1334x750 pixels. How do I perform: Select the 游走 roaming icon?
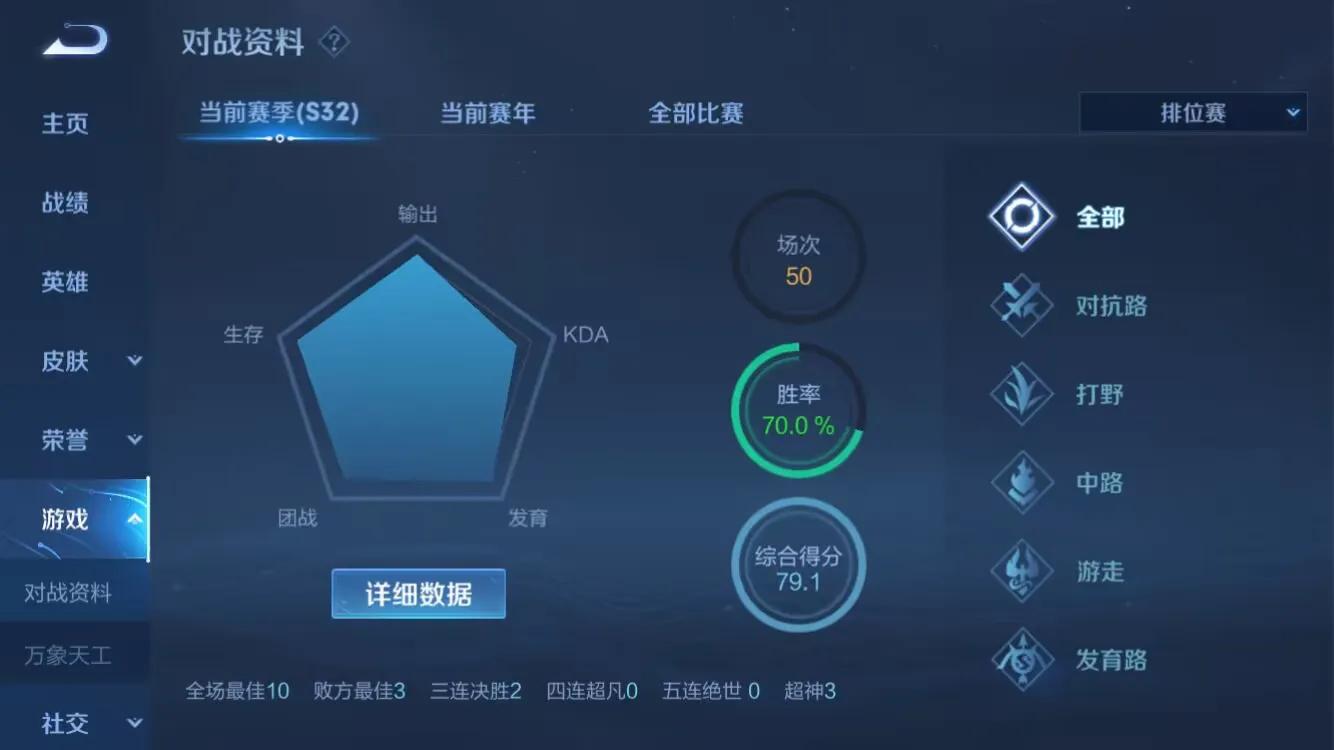pyautogui.click(x=1020, y=572)
